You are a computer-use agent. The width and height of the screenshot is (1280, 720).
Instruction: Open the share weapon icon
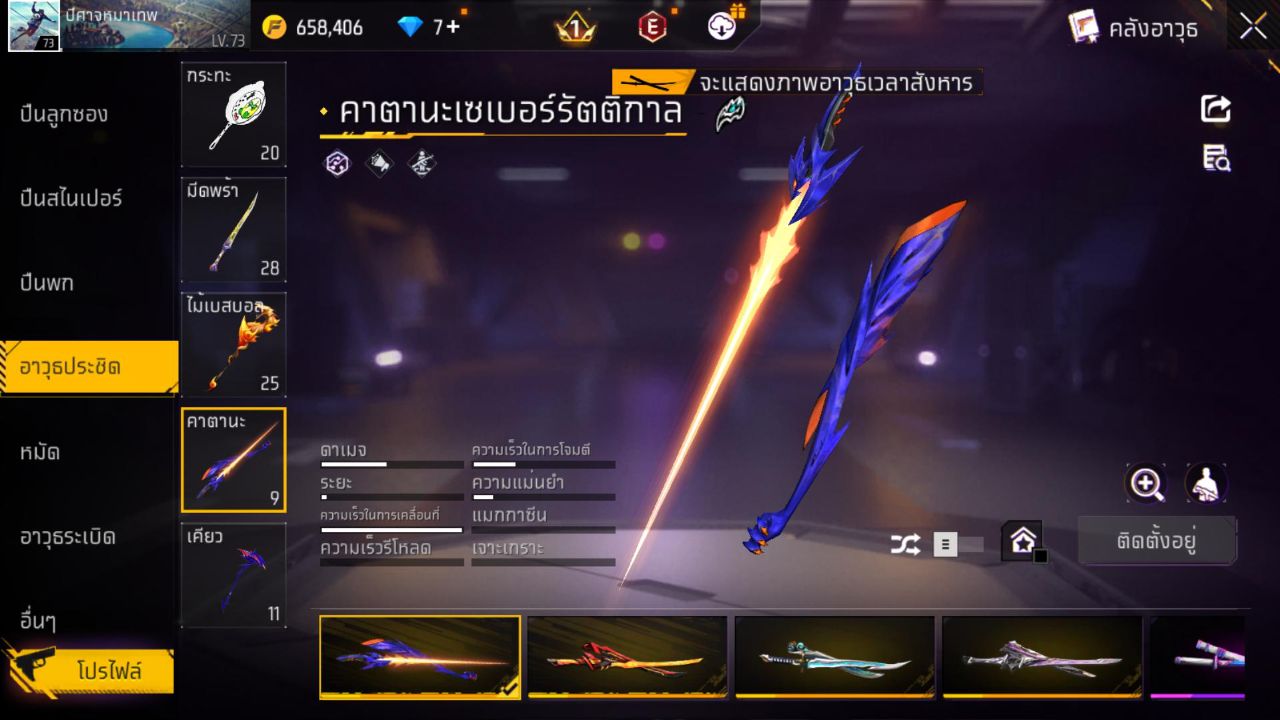1215,110
